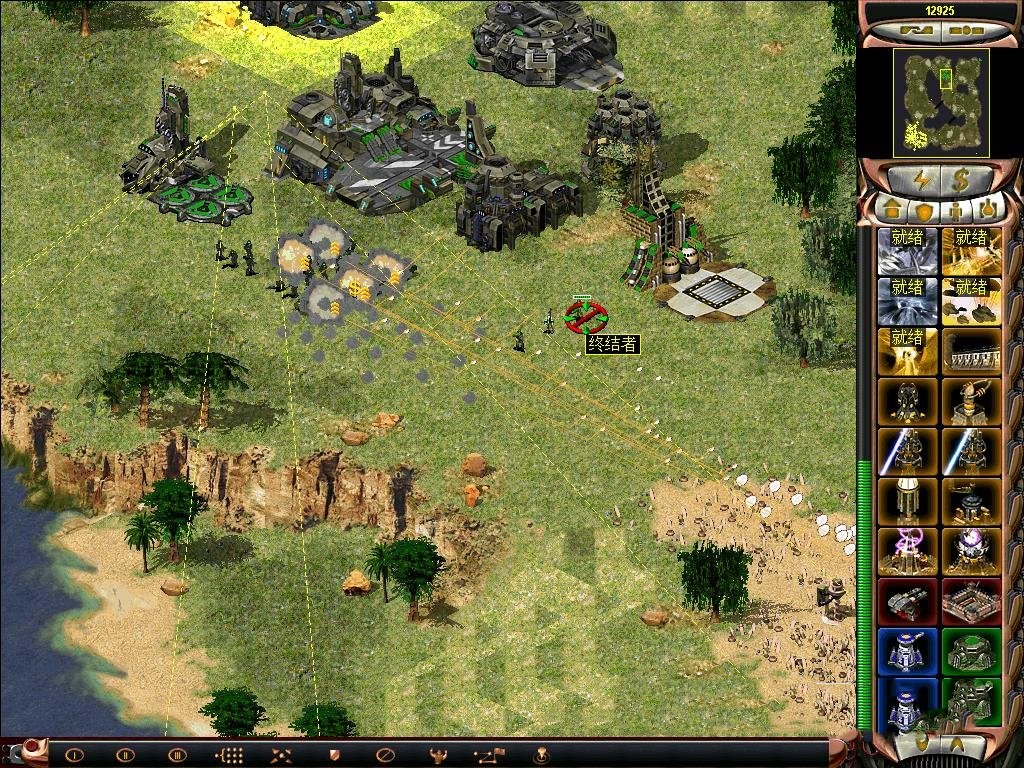Screen dimensions: 1024x768
Task: Open the flask icon build tab
Action: [x=988, y=210]
